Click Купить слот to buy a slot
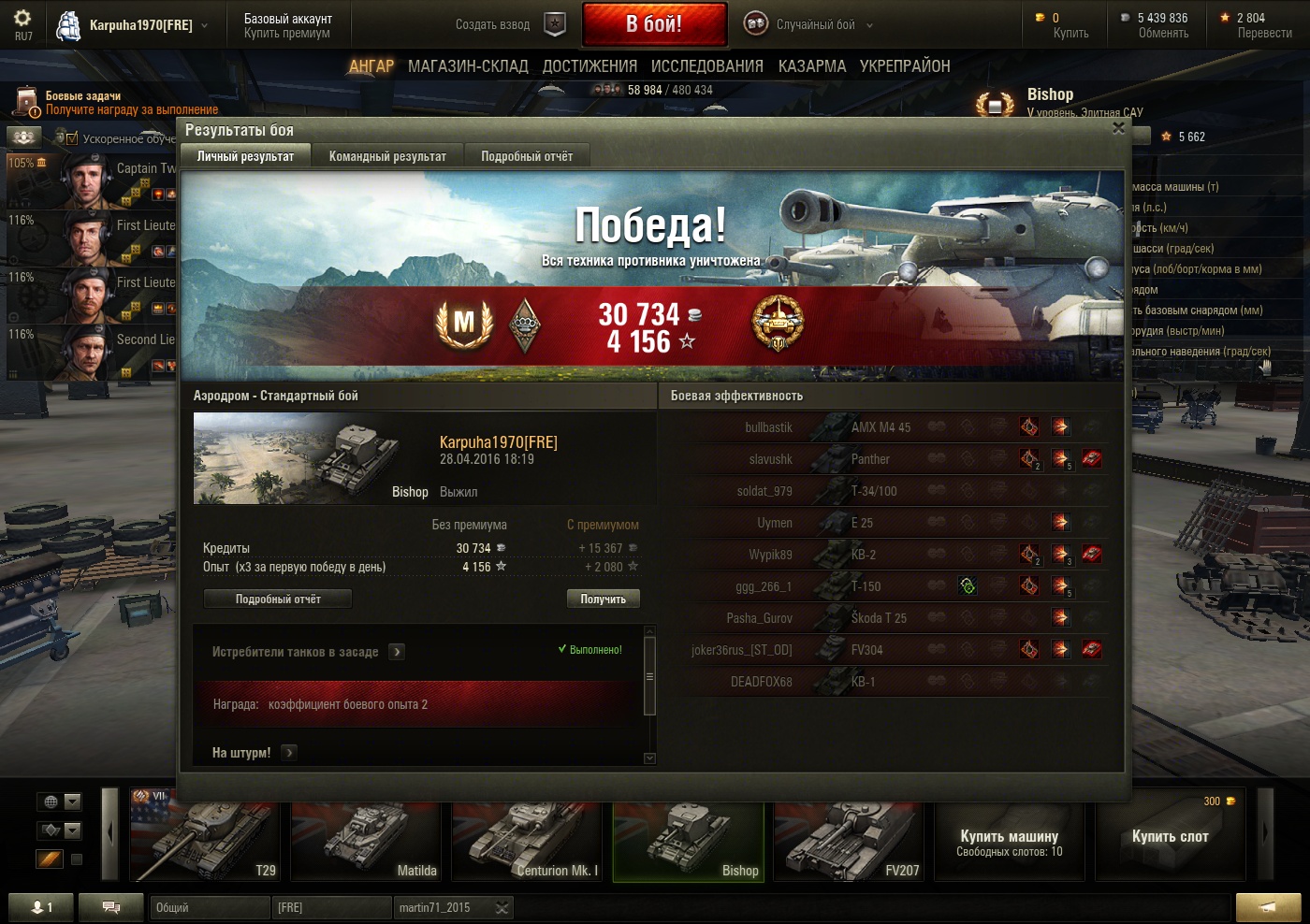The height and width of the screenshot is (924, 1310). point(1170,835)
